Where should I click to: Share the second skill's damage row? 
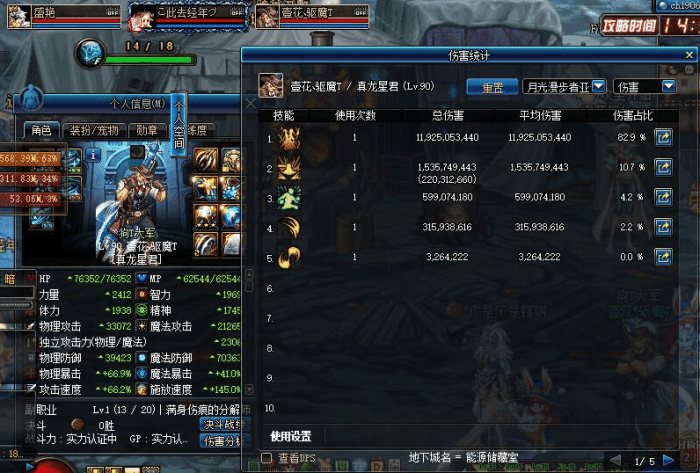click(x=662, y=167)
